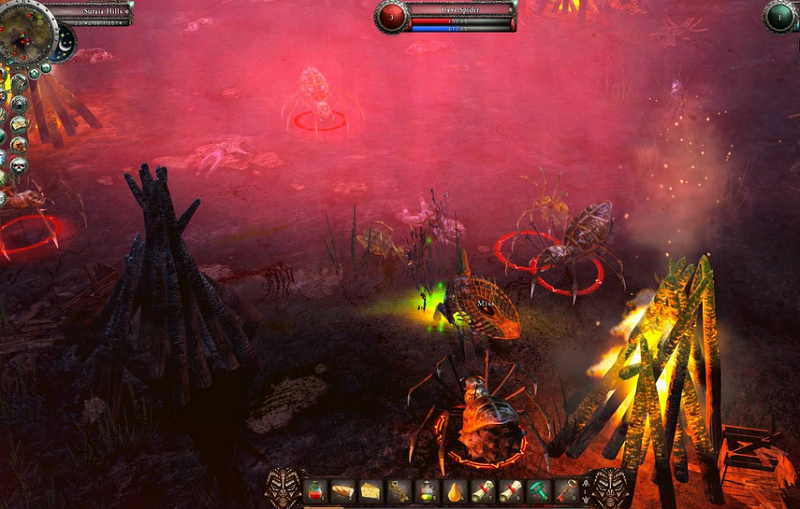Select the red key slot
Image resolution: width=800 pixels, height=509 pixels.
(x=567, y=492)
